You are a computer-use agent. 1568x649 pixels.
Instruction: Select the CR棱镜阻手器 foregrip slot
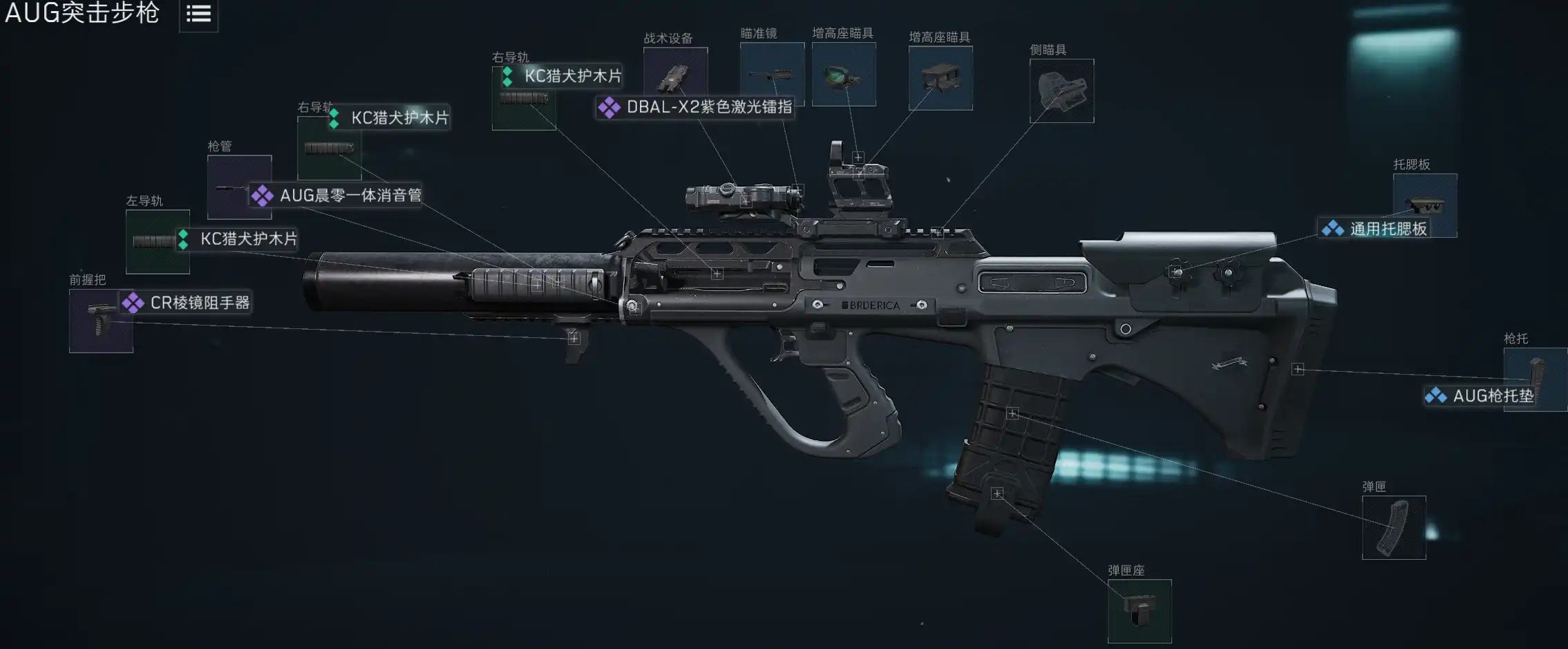(x=101, y=321)
